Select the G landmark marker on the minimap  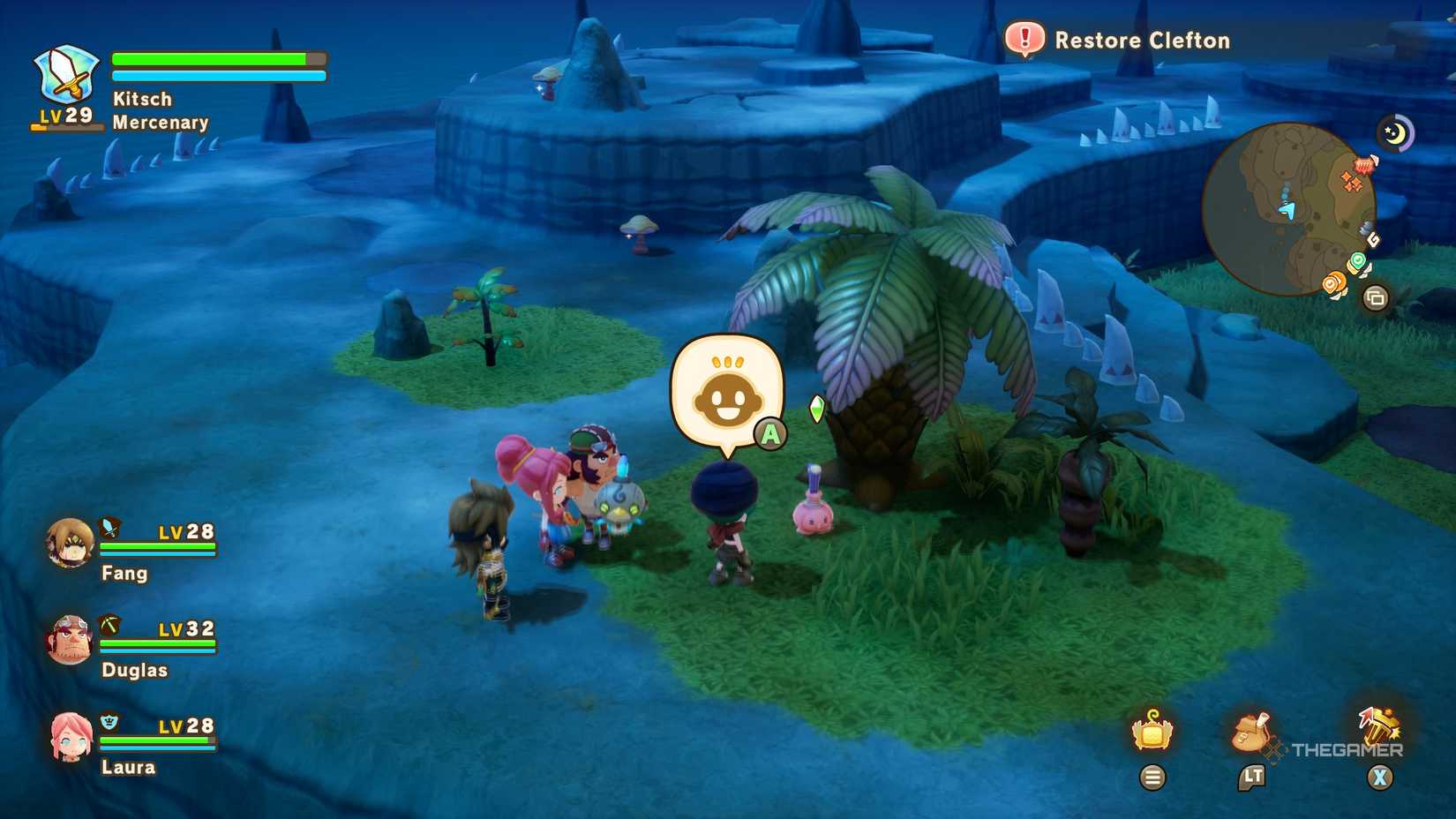(x=1373, y=238)
